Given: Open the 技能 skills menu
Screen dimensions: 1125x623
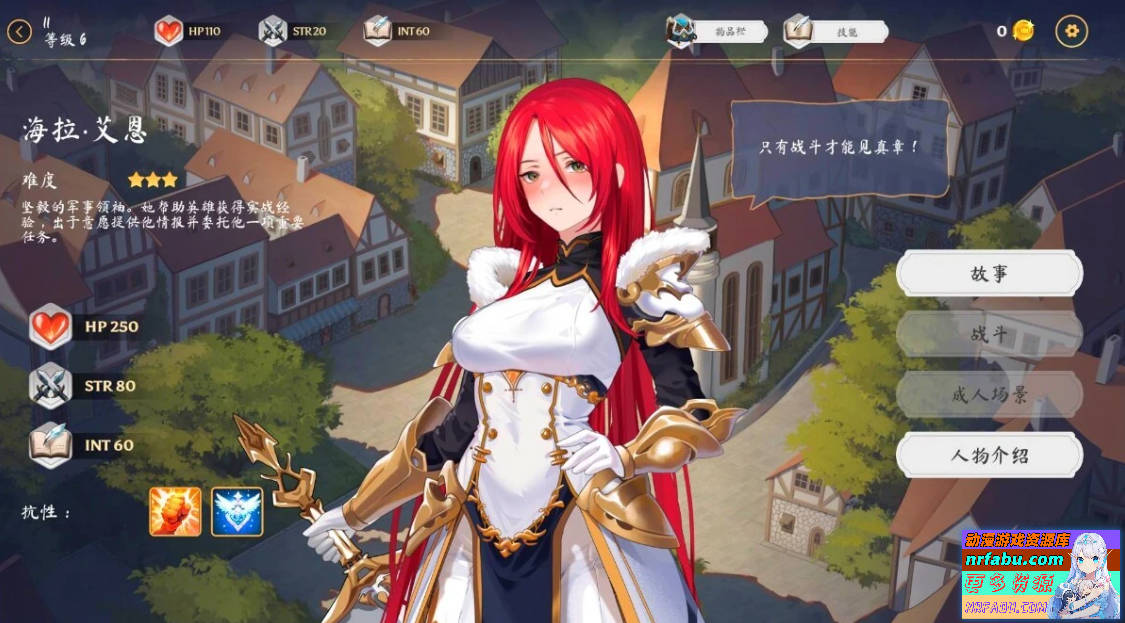Looking at the screenshot, I should point(835,32).
